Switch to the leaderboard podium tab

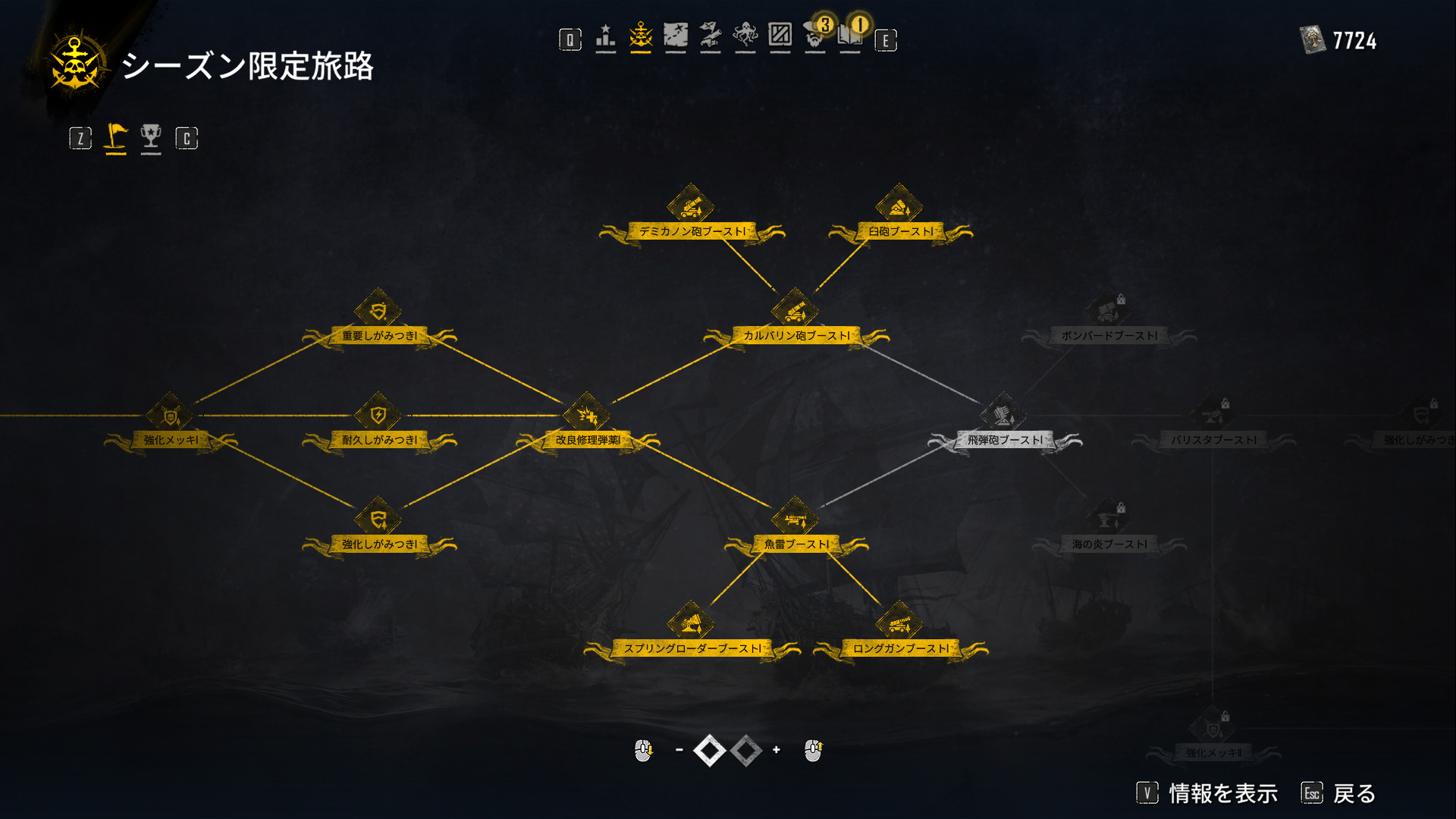605,36
